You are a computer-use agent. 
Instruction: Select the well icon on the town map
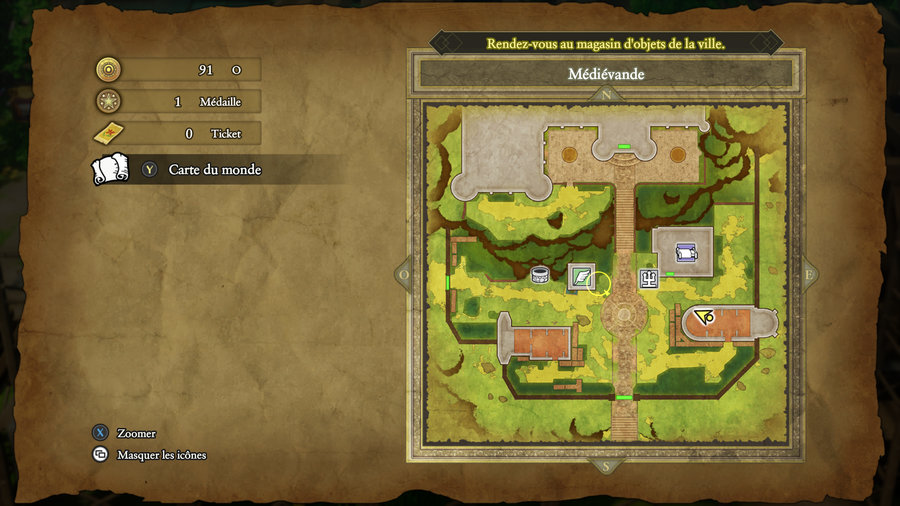click(x=541, y=275)
